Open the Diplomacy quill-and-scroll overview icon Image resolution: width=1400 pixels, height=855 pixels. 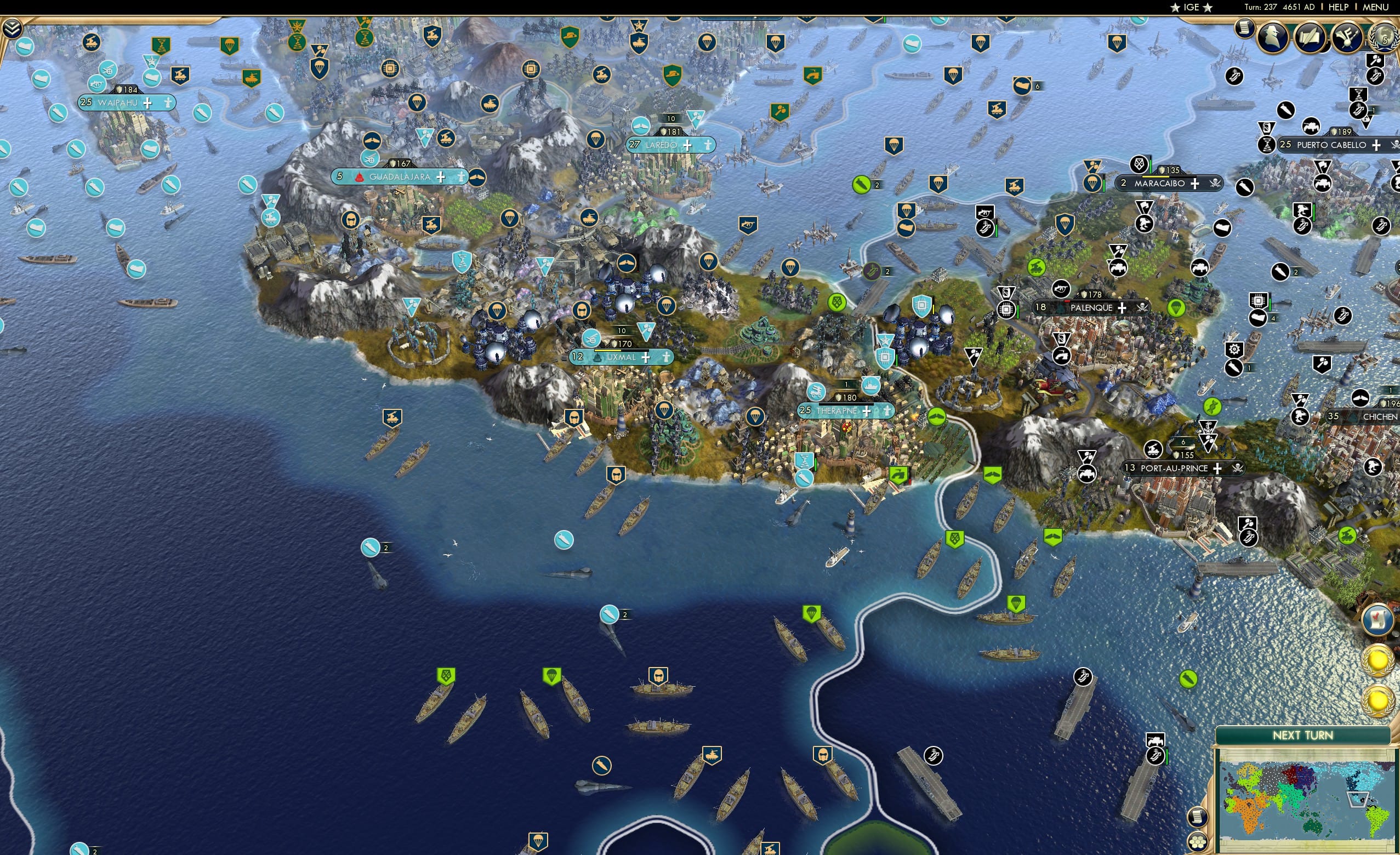point(1310,38)
